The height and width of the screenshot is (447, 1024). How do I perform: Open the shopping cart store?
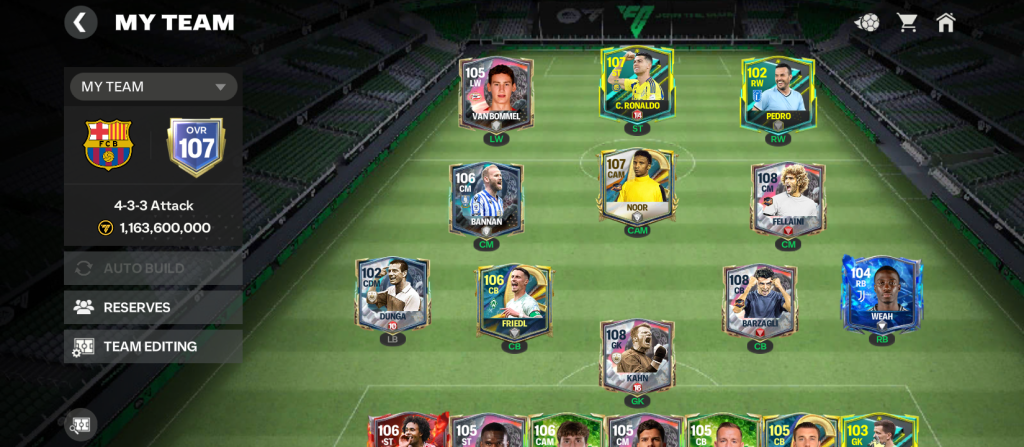(907, 22)
